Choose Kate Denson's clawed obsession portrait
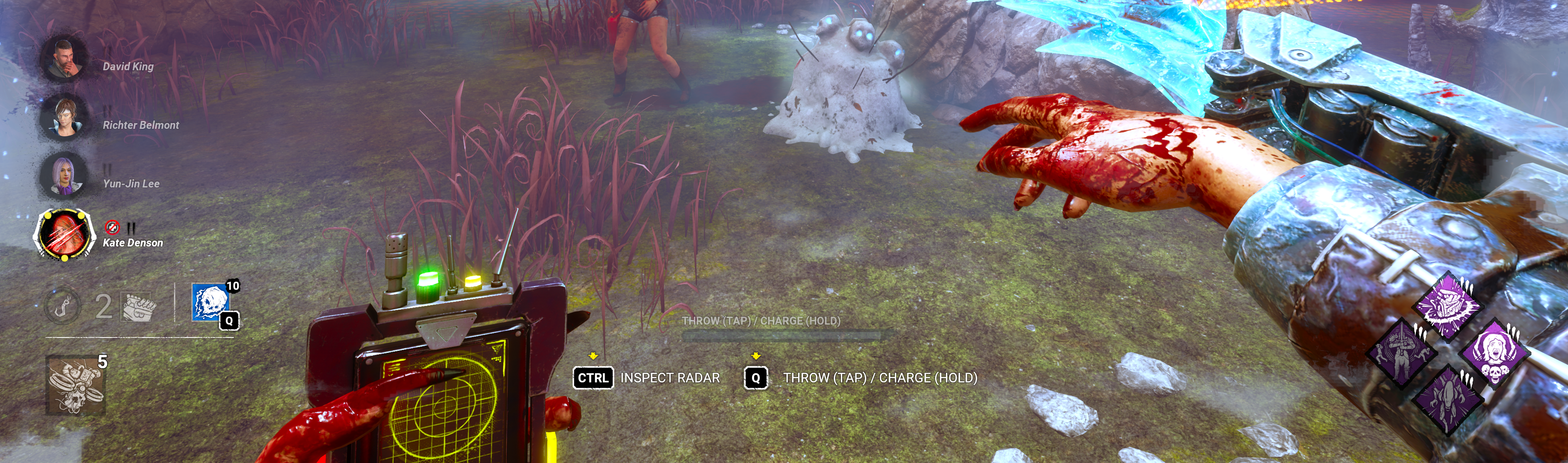Screen dimensions: 1568x463 [64, 234]
